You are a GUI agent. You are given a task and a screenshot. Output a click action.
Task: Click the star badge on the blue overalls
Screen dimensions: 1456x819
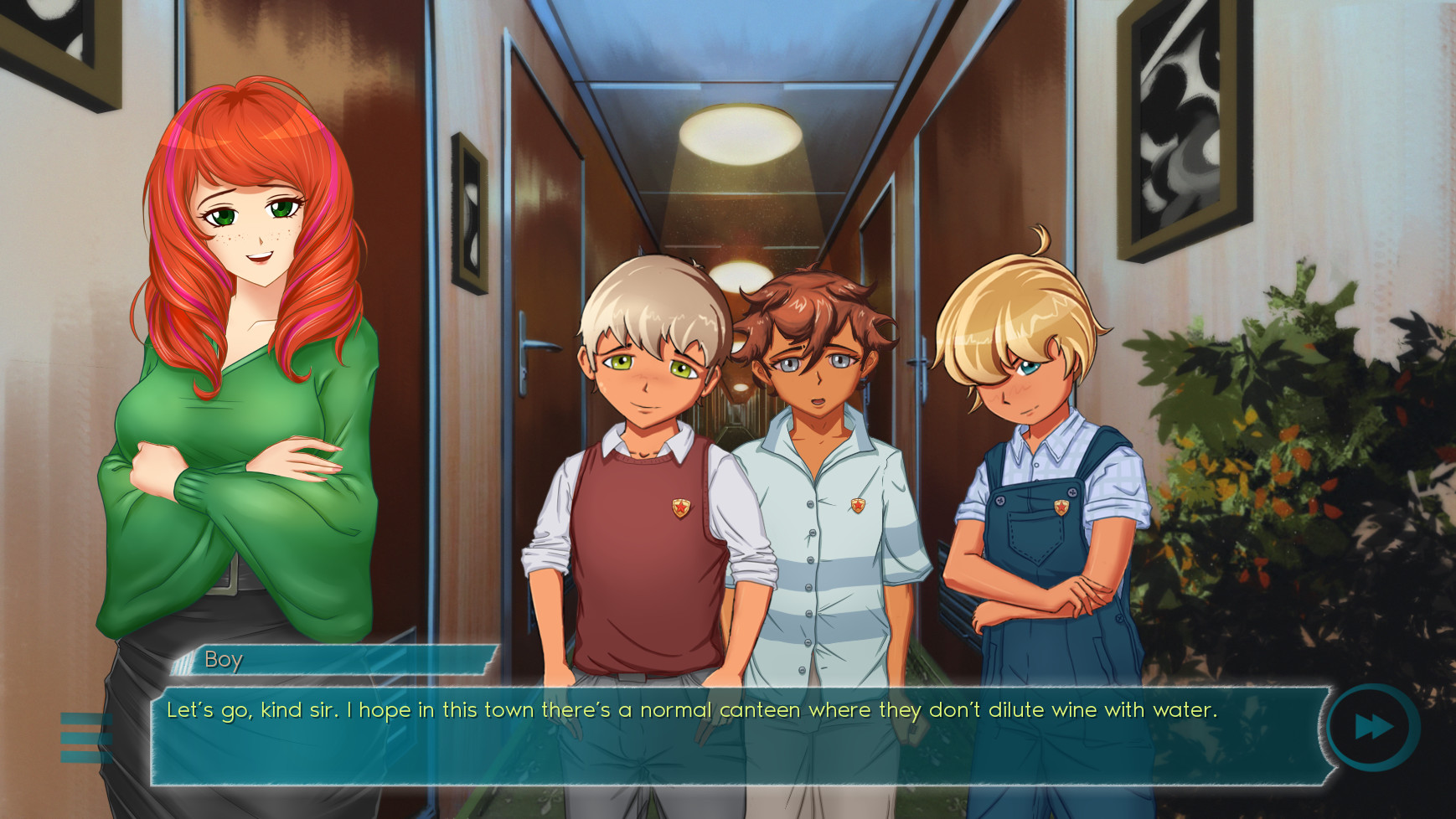pyautogui.click(x=1061, y=506)
